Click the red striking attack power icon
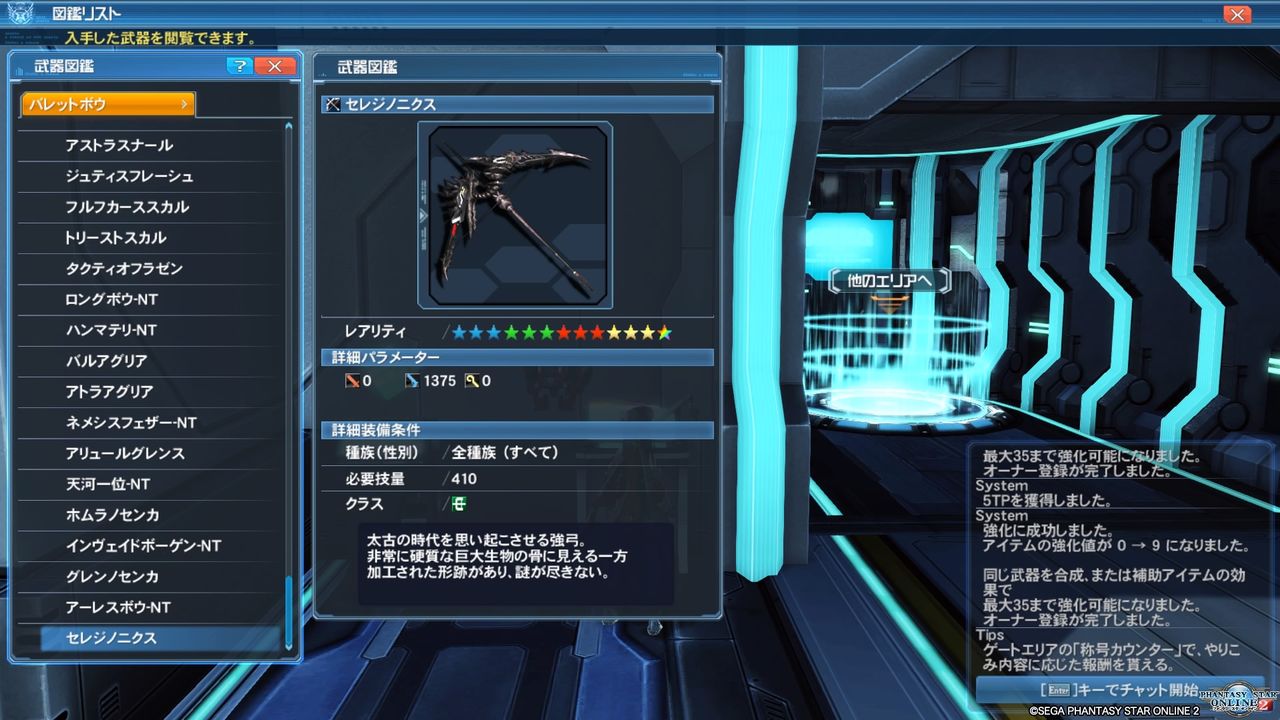 click(x=352, y=380)
